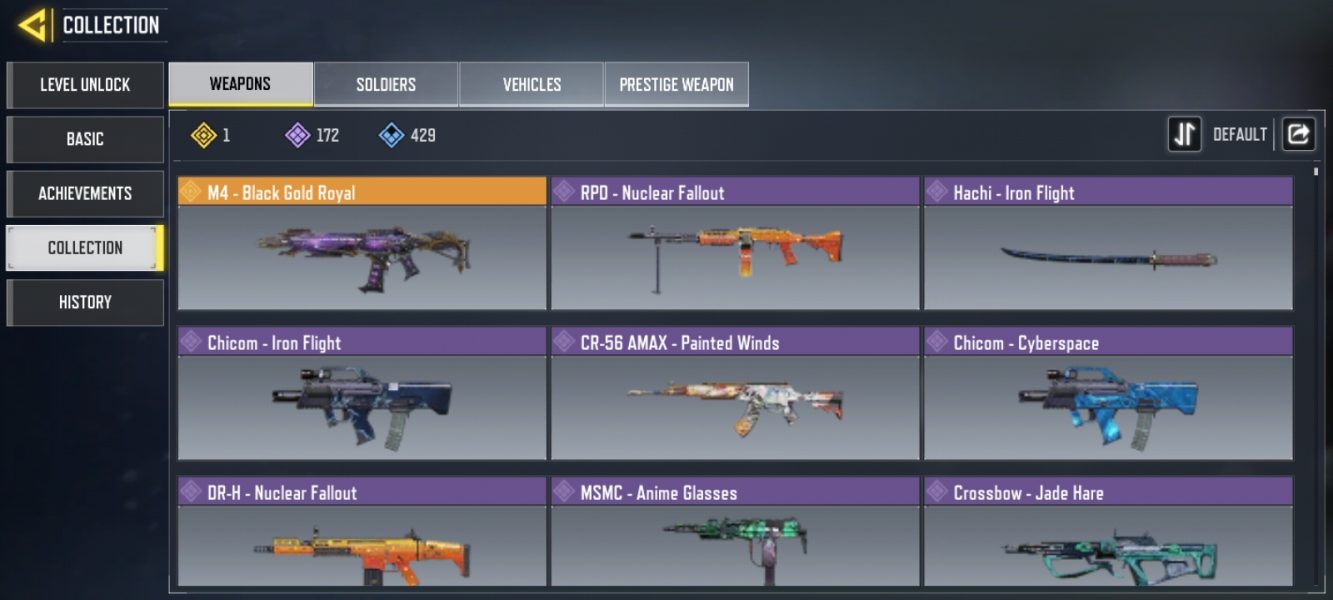The width and height of the screenshot is (1333, 600).
Task: Select the M4 - Black Gold Royal card
Action: (362, 245)
